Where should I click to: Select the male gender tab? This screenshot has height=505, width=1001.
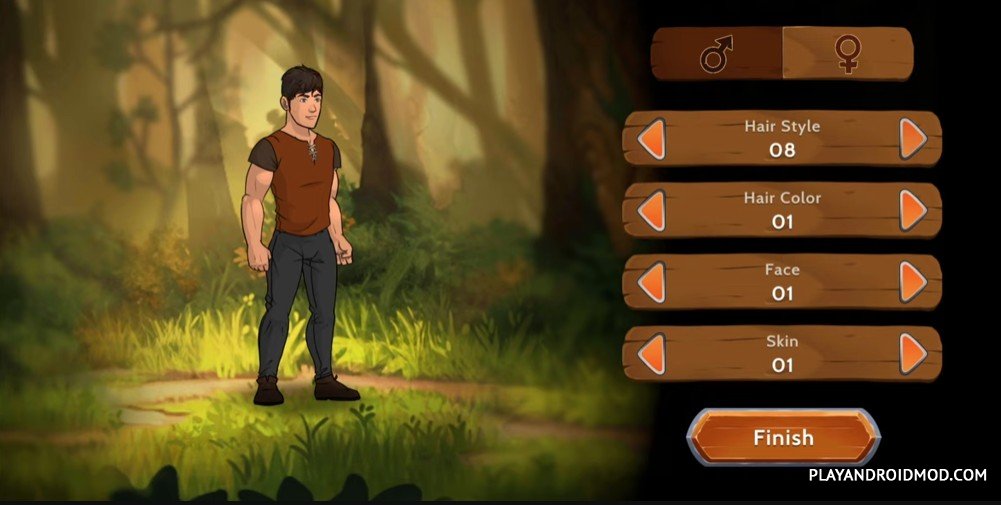[716, 54]
